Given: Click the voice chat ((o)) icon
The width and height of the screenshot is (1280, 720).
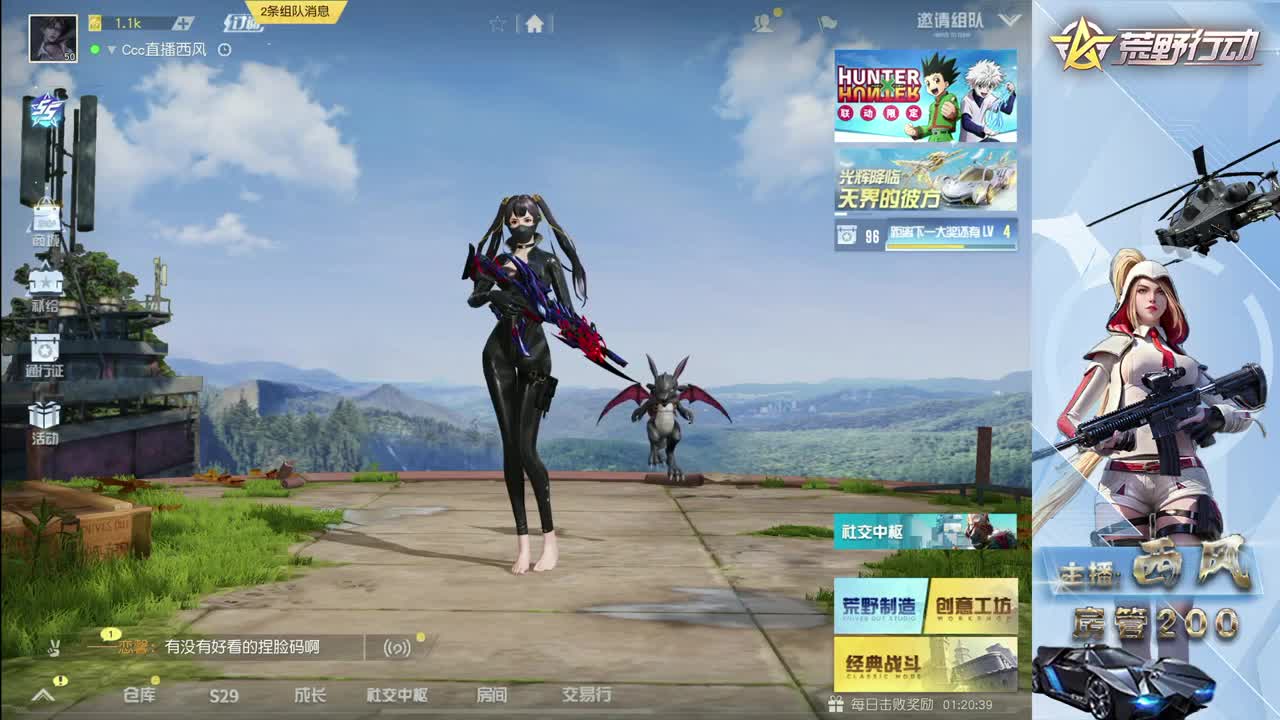Looking at the screenshot, I should (400, 648).
